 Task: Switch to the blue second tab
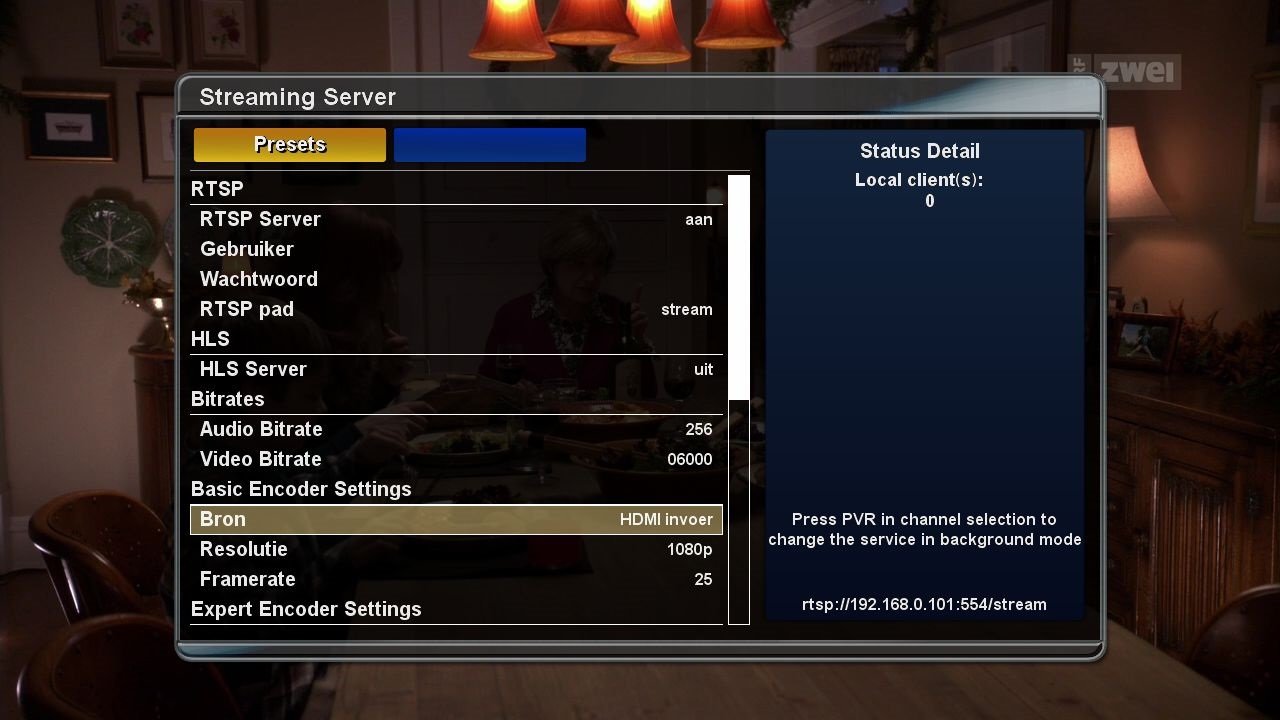coord(489,144)
